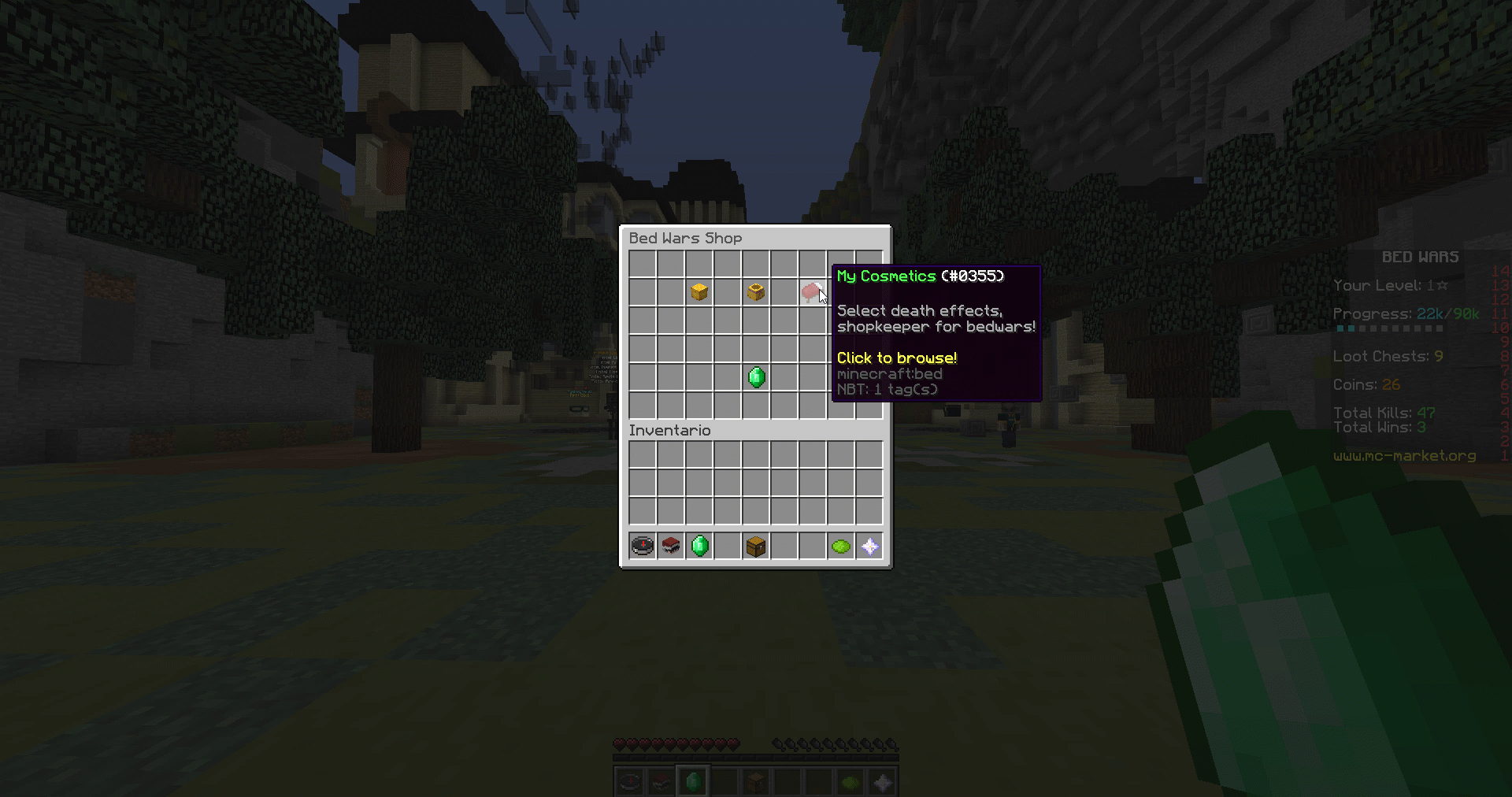Select the emerald in the inventory hotbar row
This screenshot has width=1512, height=797.
(699, 546)
